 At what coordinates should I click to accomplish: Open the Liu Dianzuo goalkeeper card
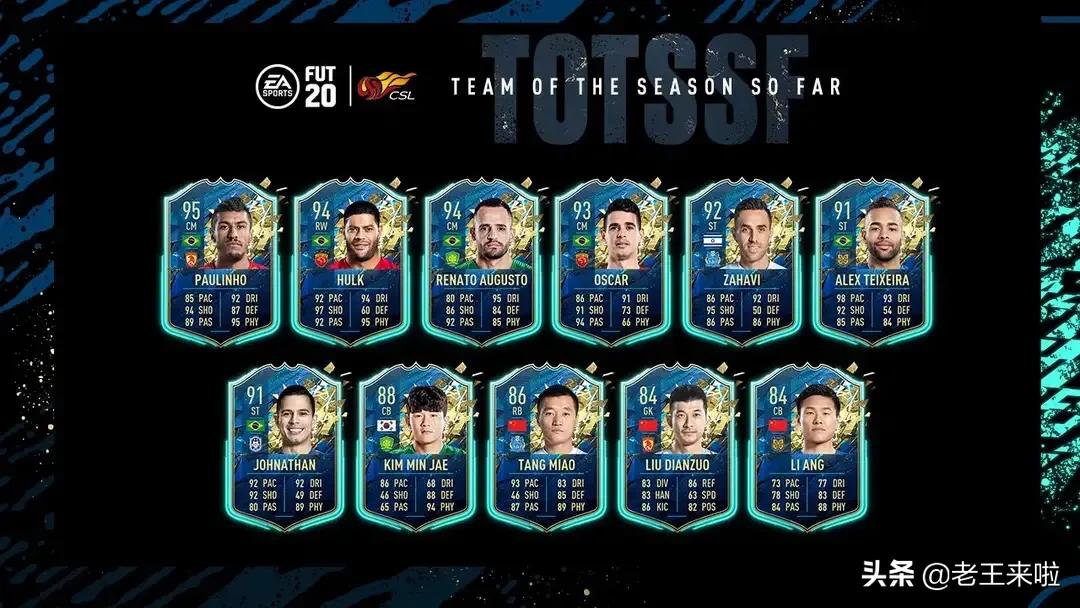[x=676, y=446]
